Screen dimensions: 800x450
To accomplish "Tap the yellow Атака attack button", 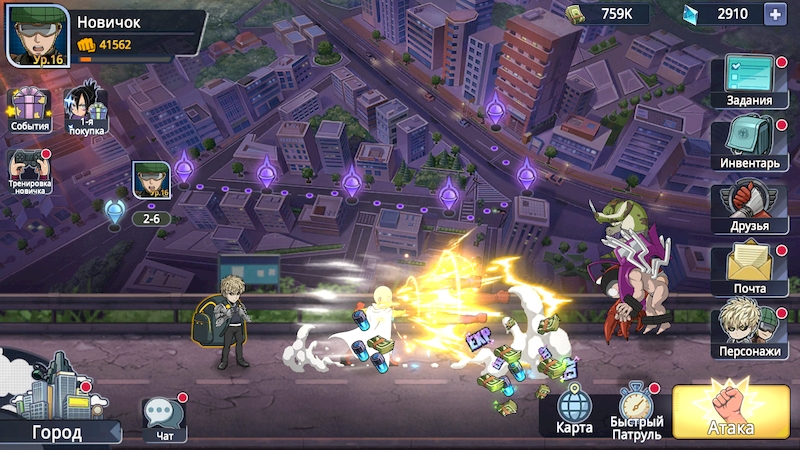I will tap(731, 410).
